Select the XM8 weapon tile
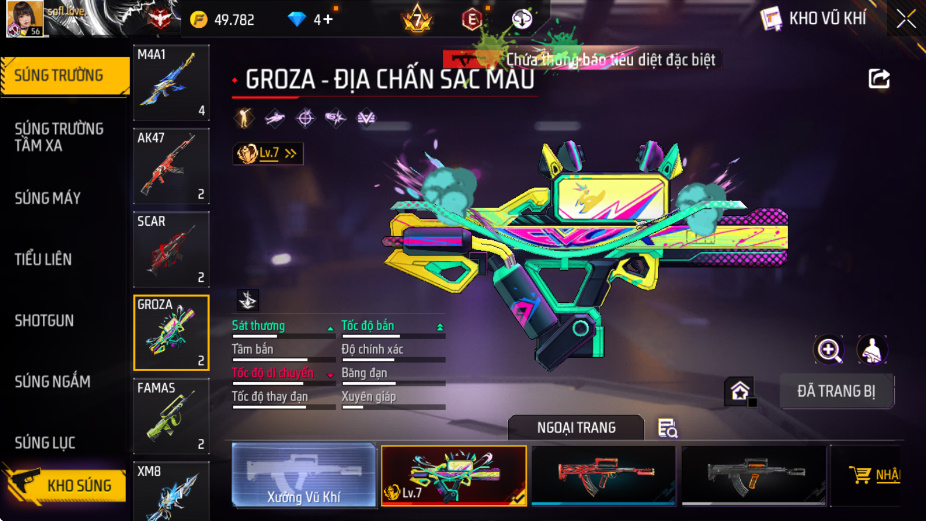Image resolution: width=926 pixels, height=521 pixels. (x=171, y=490)
